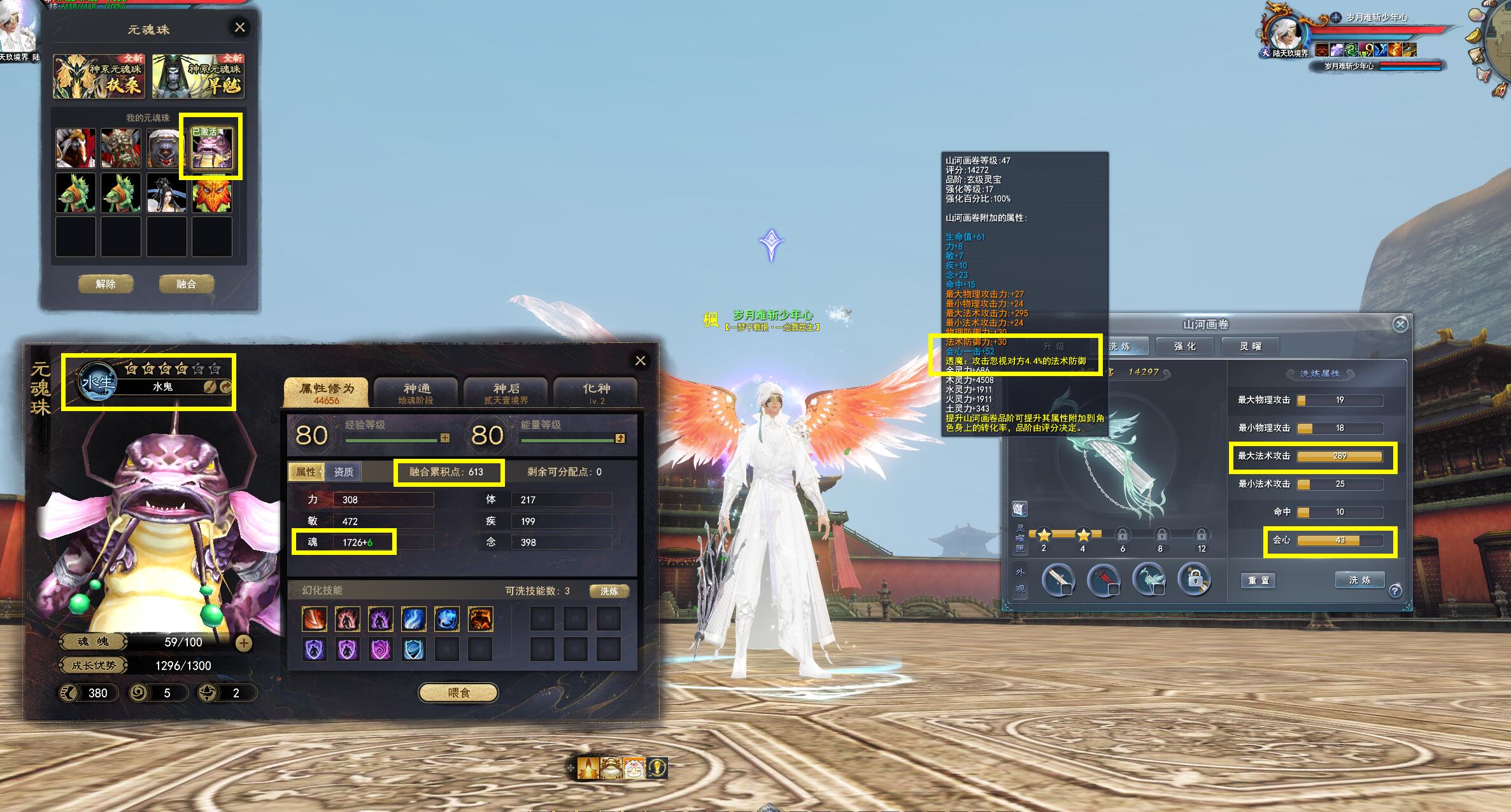Select the 属性修为 tab
The image size is (1511, 812).
(326, 392)
